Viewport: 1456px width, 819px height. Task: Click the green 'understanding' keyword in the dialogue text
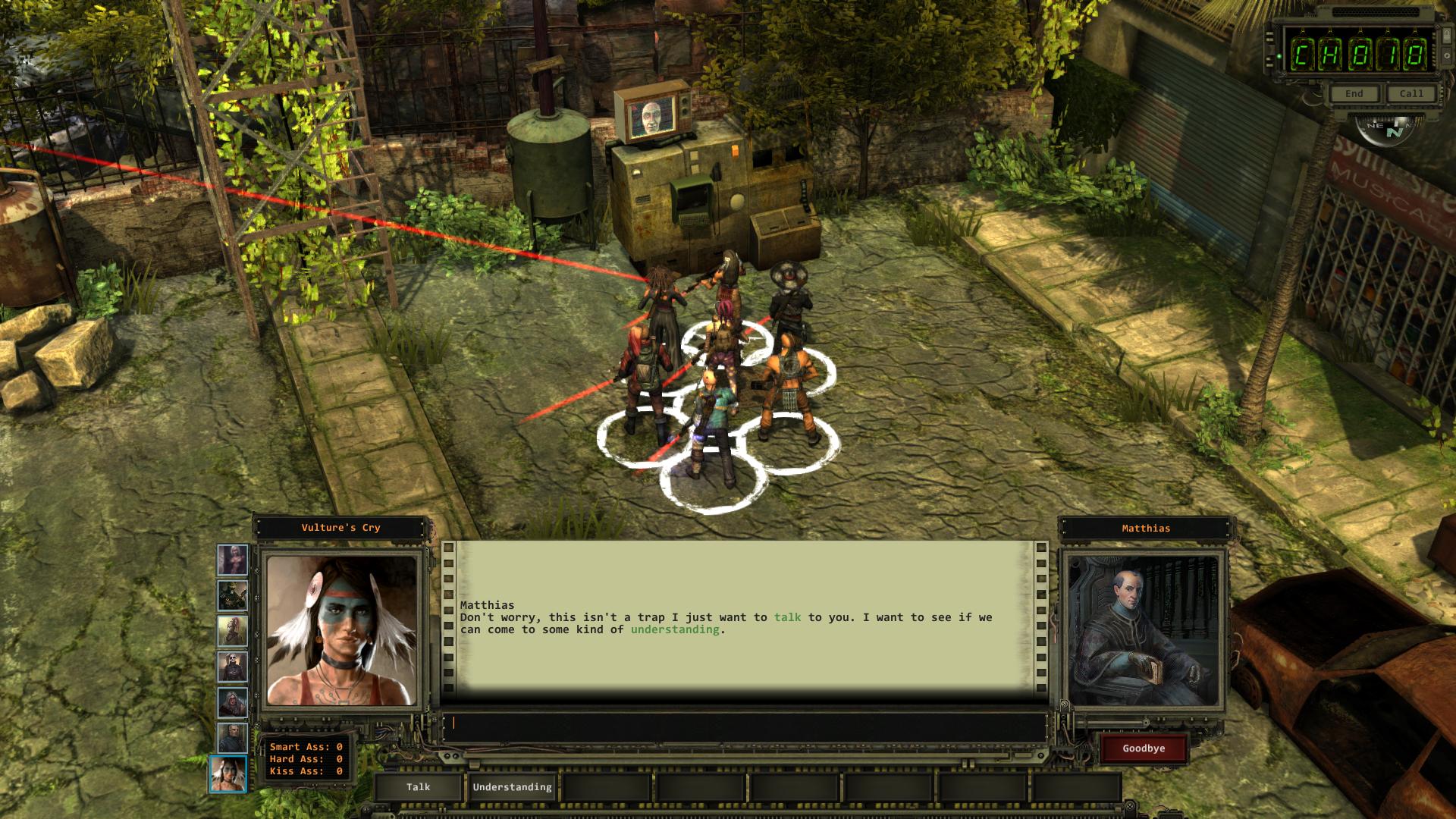(675, 629)
